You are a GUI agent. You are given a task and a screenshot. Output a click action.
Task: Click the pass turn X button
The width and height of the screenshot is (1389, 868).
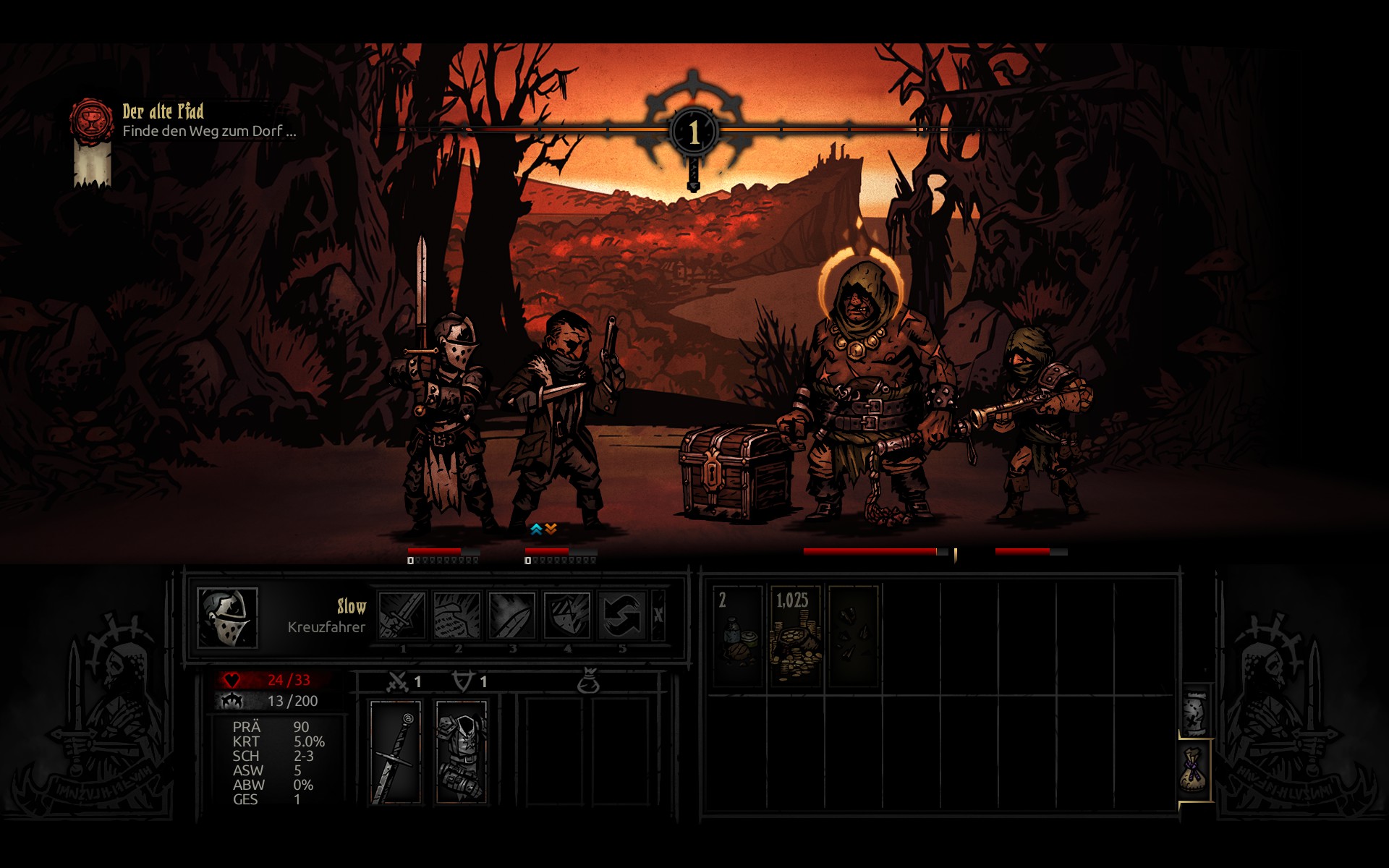pyautogui.click(x=658, y=616)
